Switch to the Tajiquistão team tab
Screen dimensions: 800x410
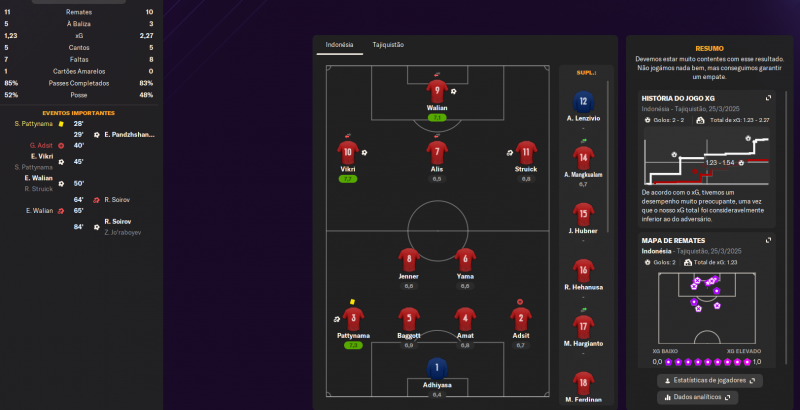[x=388, y=45]
